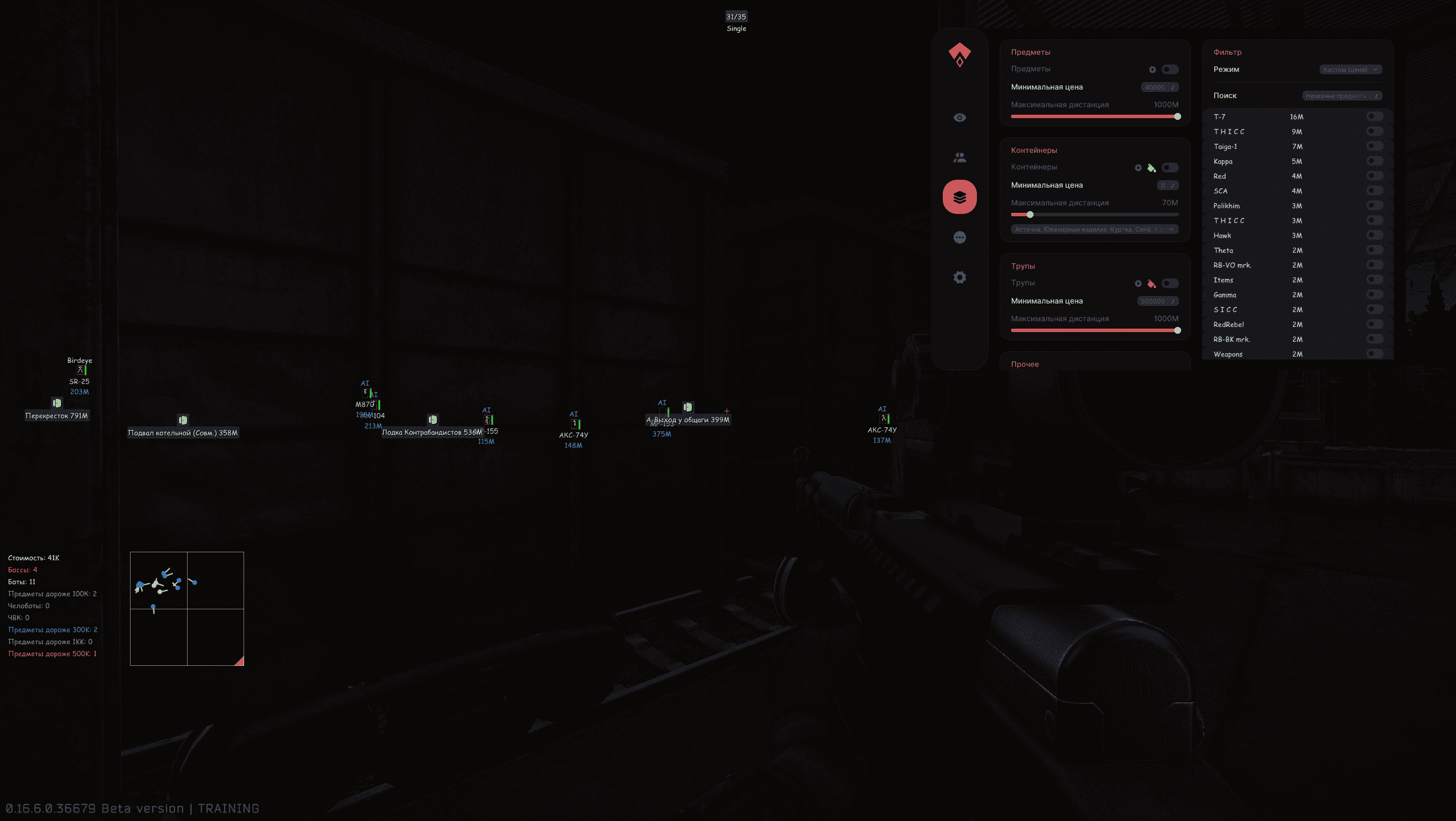The image size is (1456, 821).
Task: Click the Фильтр panel title
Action: (x=1227, y=52)
